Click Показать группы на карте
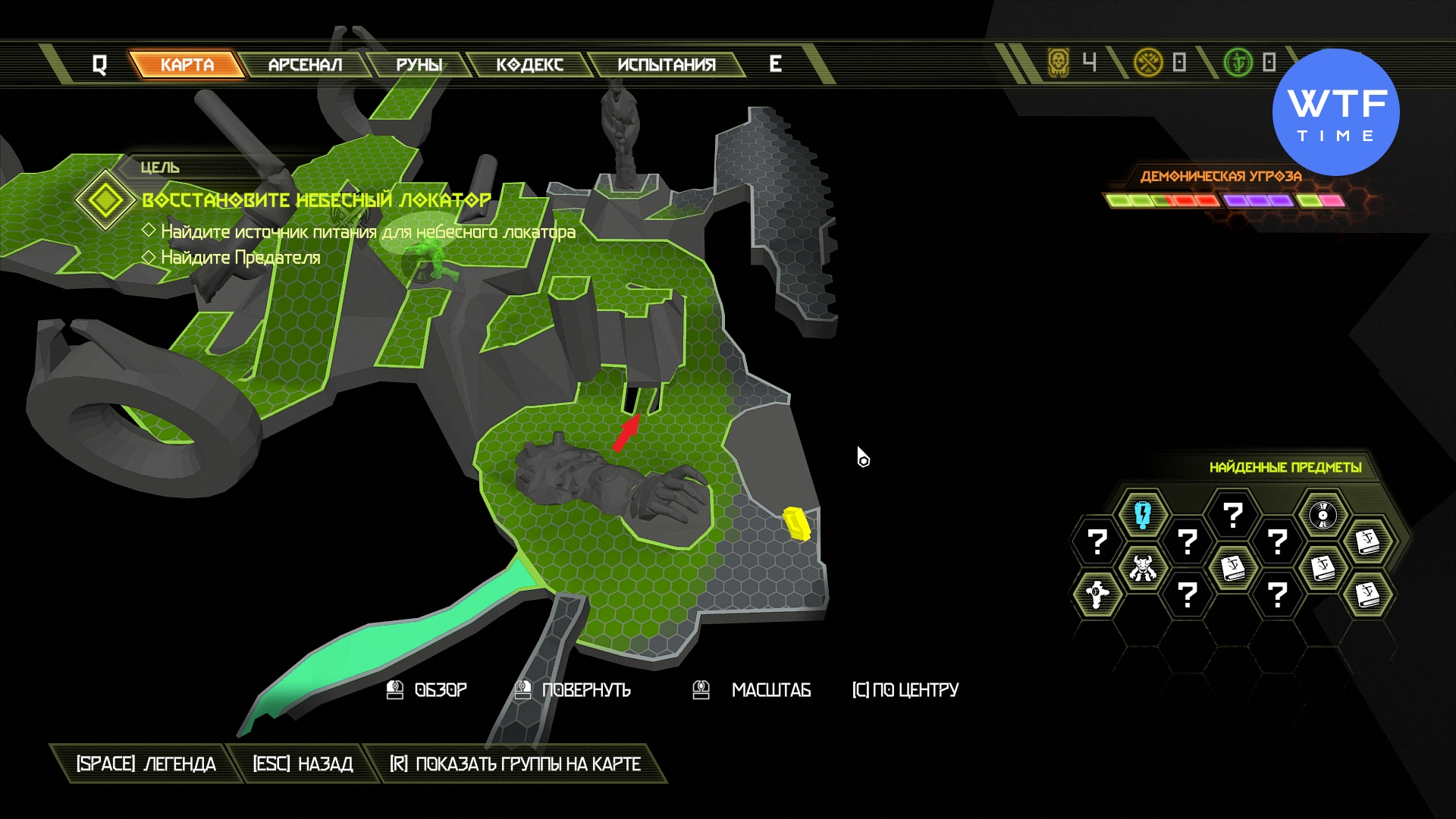This screenshot has height=819, width=1456. point(515,764)
